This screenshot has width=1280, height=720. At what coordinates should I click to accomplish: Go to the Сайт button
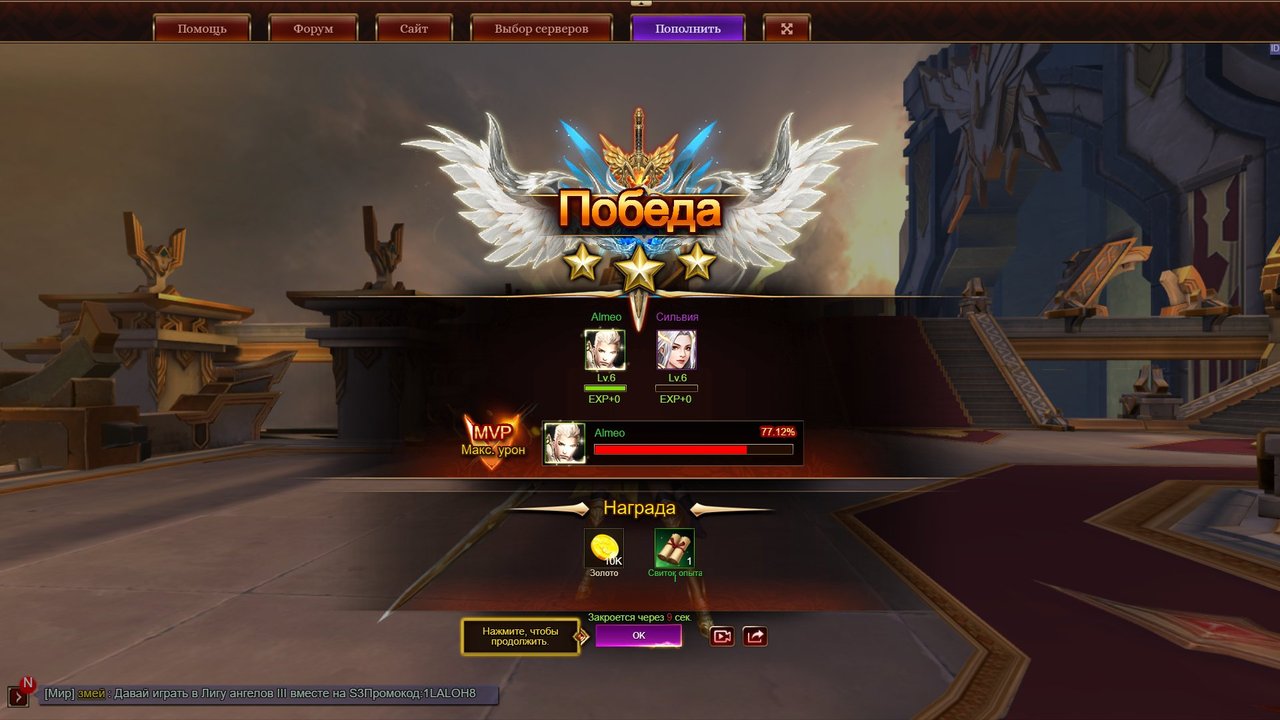pyautogui.click(x=414, y=28)
